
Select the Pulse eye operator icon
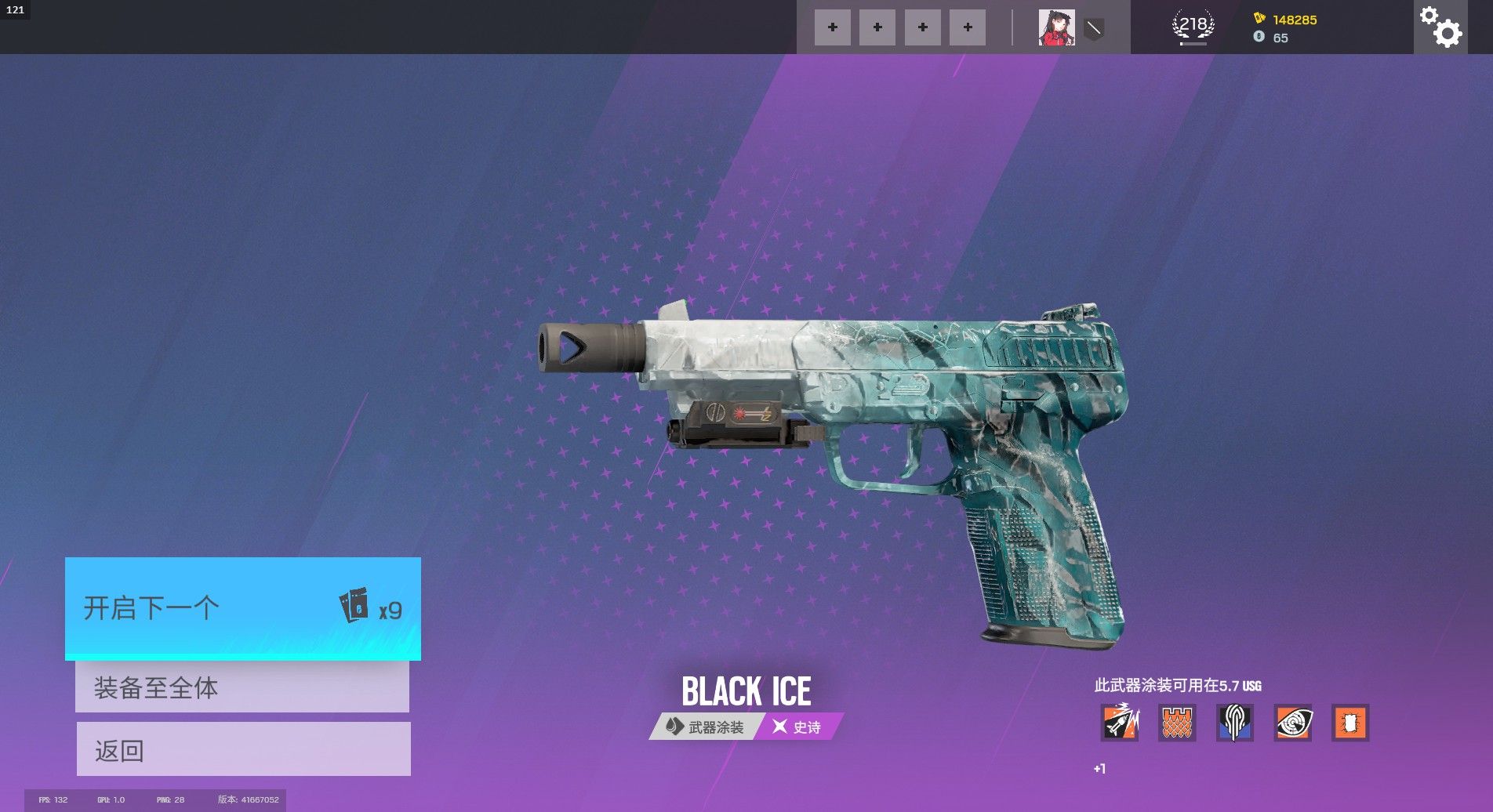click(1292, 722)
